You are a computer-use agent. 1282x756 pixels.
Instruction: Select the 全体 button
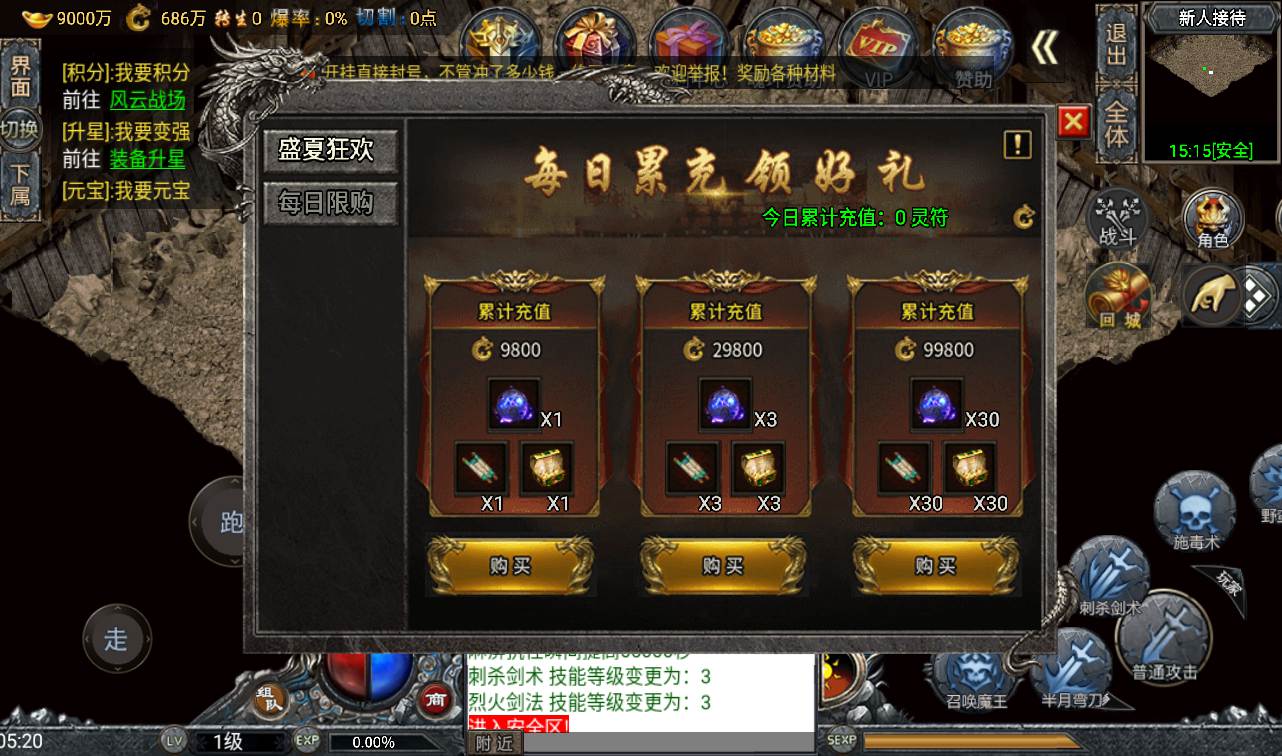(1116, 123)
